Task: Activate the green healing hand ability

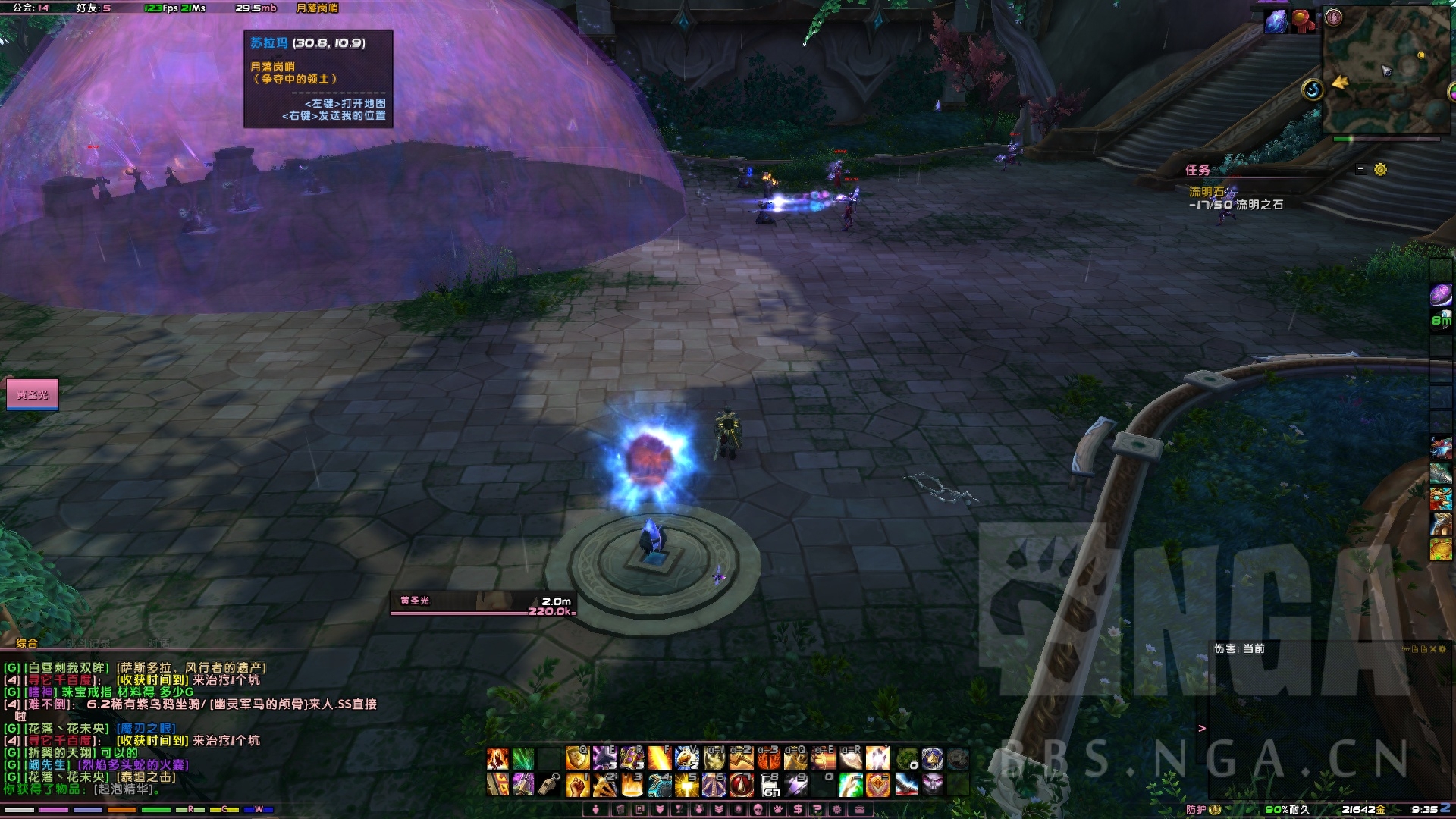Action: [x=850, y=785]
